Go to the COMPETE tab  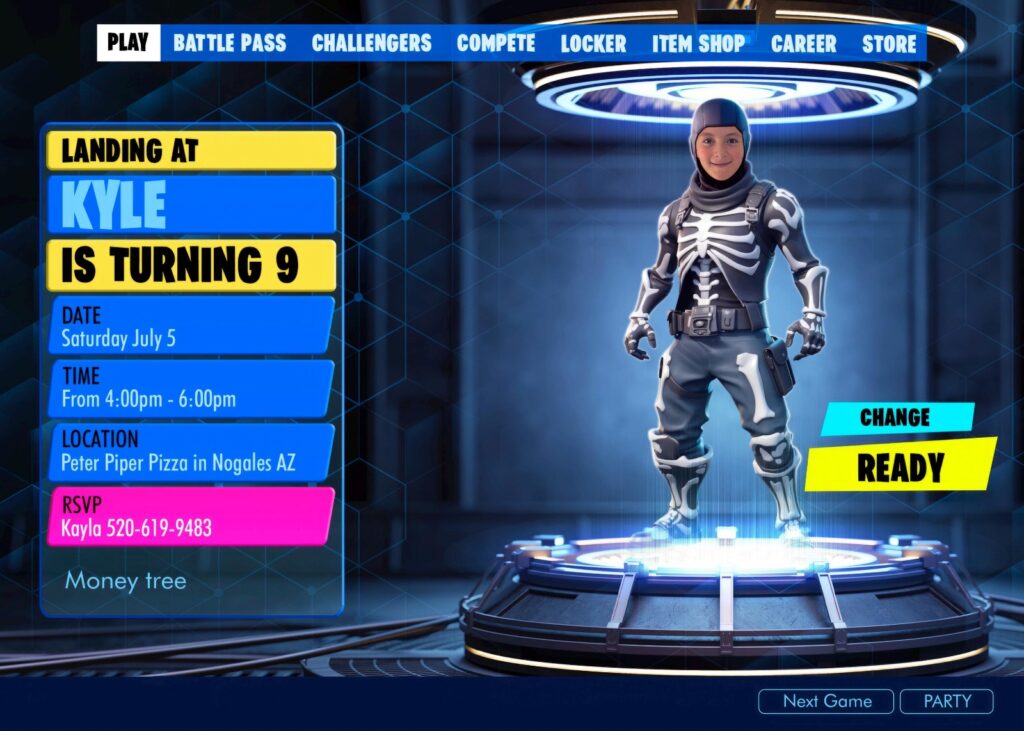pyautogui.click(x=496, y=43)
